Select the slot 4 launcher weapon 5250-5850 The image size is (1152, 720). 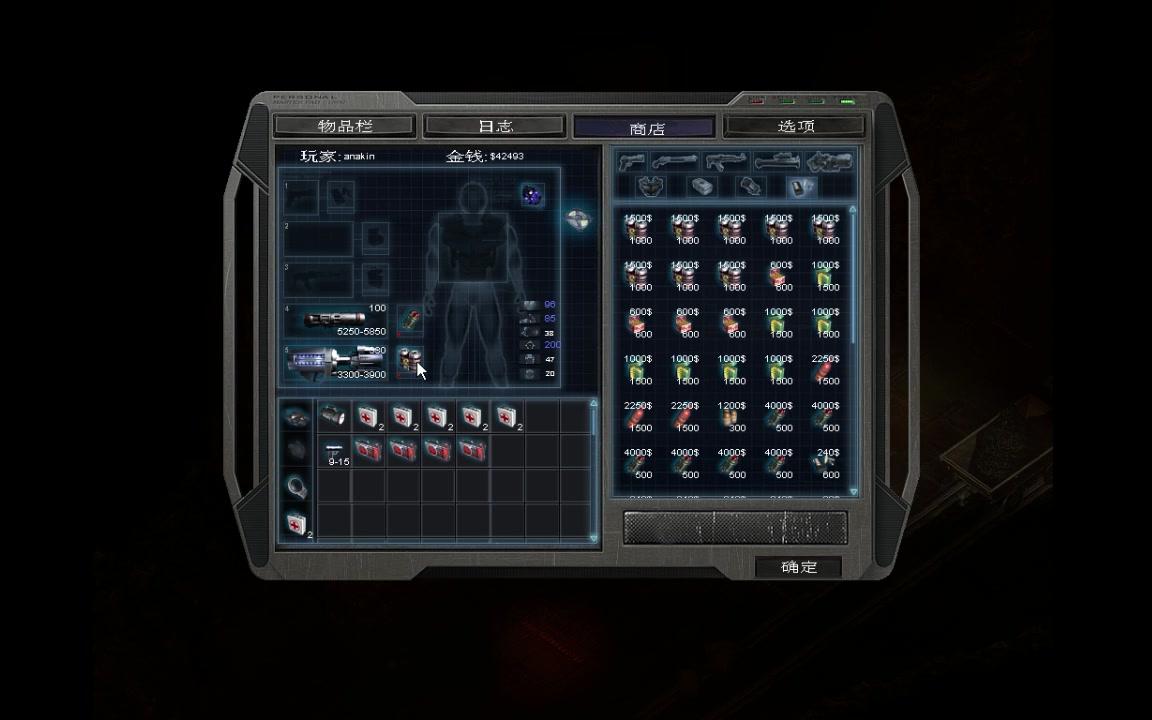tap(336, 320)
